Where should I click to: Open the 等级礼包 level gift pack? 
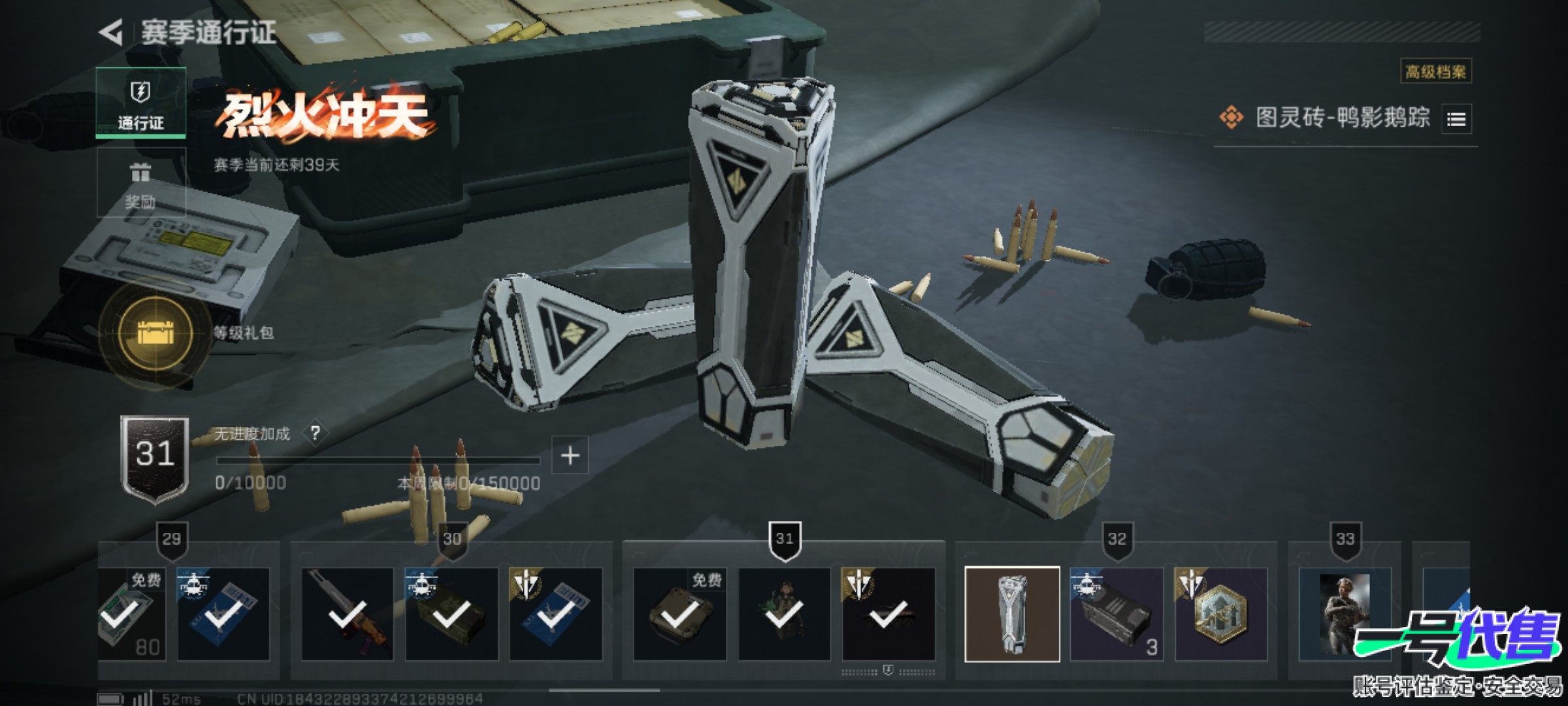tap(155, 333)
